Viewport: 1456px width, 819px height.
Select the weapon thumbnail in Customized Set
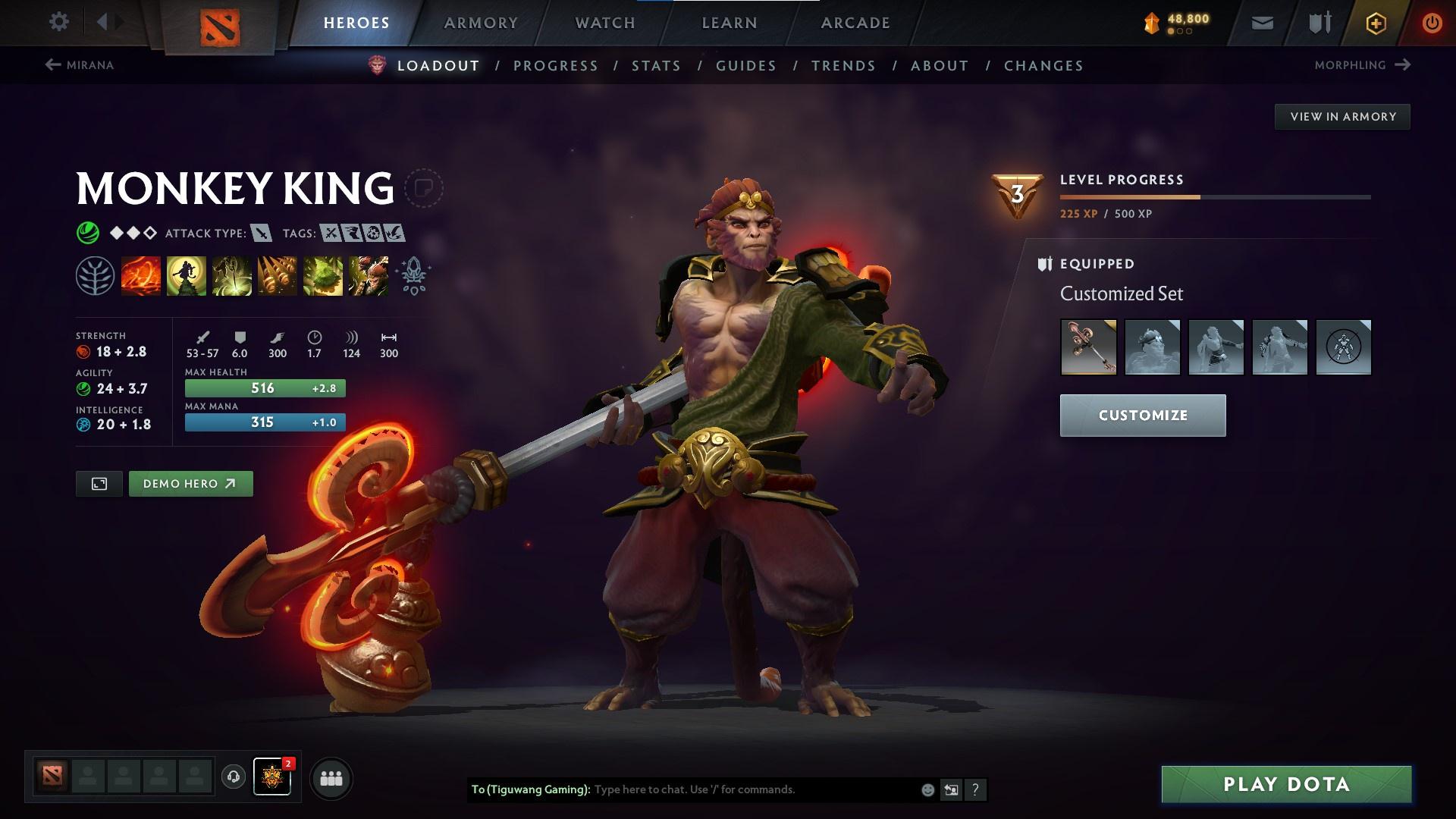click(1087, 347)
